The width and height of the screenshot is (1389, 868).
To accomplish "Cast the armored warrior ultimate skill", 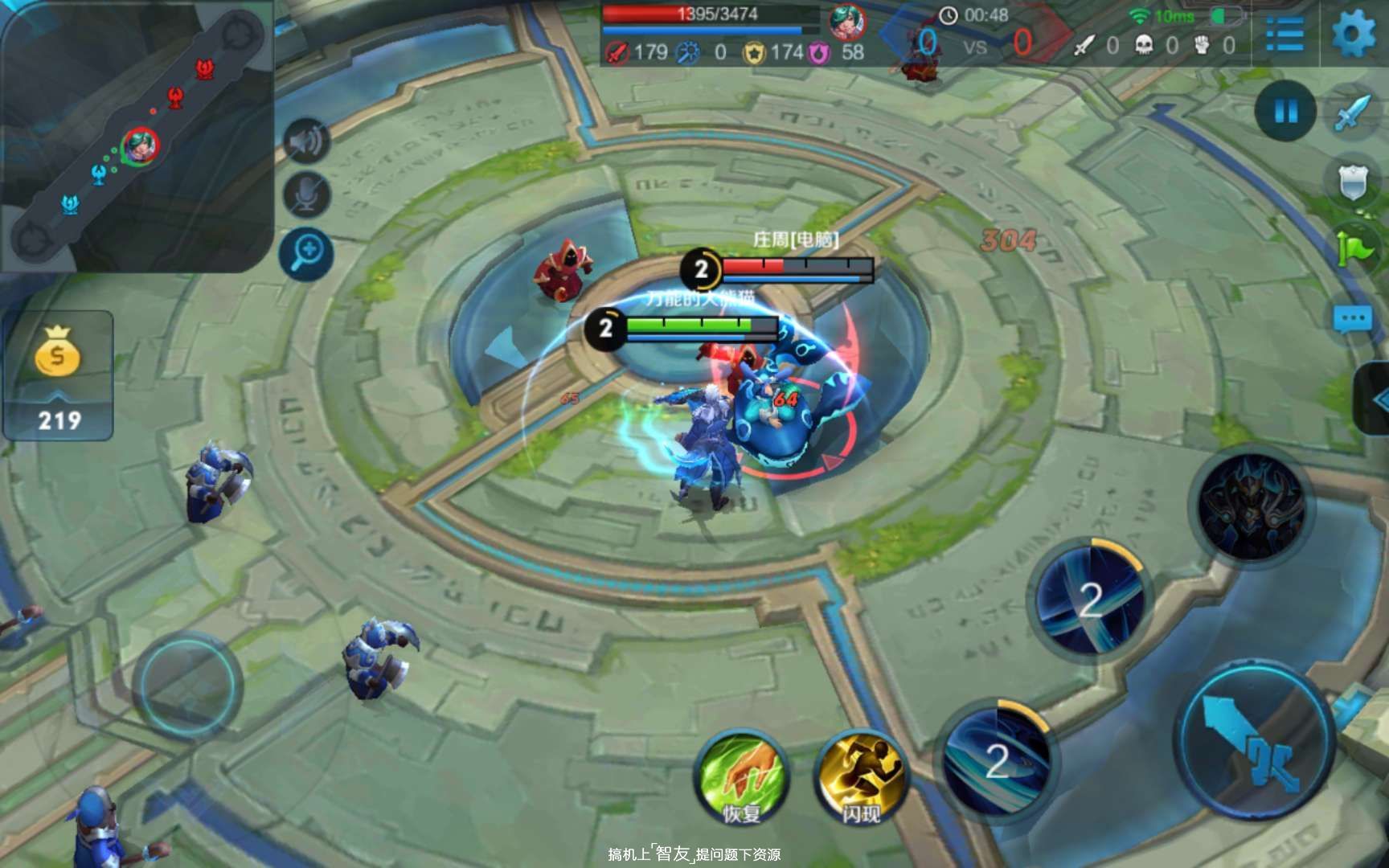I will click(x=1251, y=506).
